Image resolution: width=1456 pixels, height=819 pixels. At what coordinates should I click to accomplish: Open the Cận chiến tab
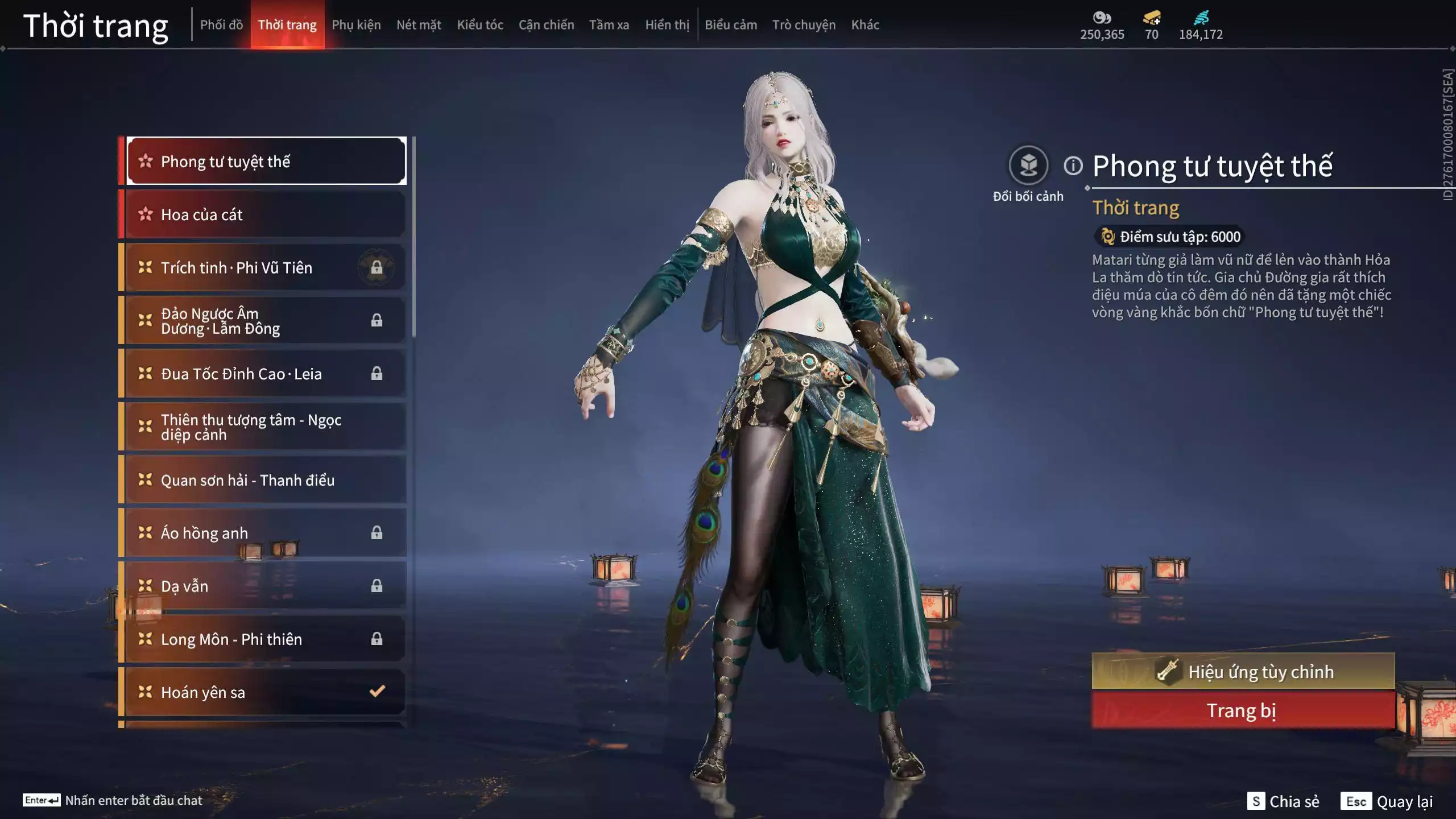(x=546, y=25)
